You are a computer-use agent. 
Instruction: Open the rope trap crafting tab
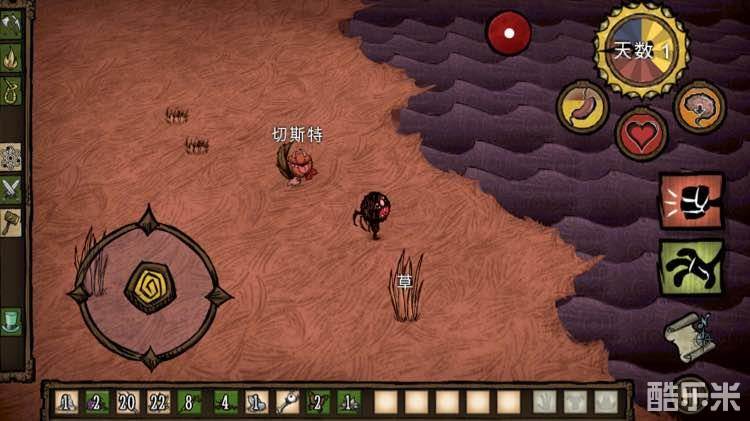point(12,92)
